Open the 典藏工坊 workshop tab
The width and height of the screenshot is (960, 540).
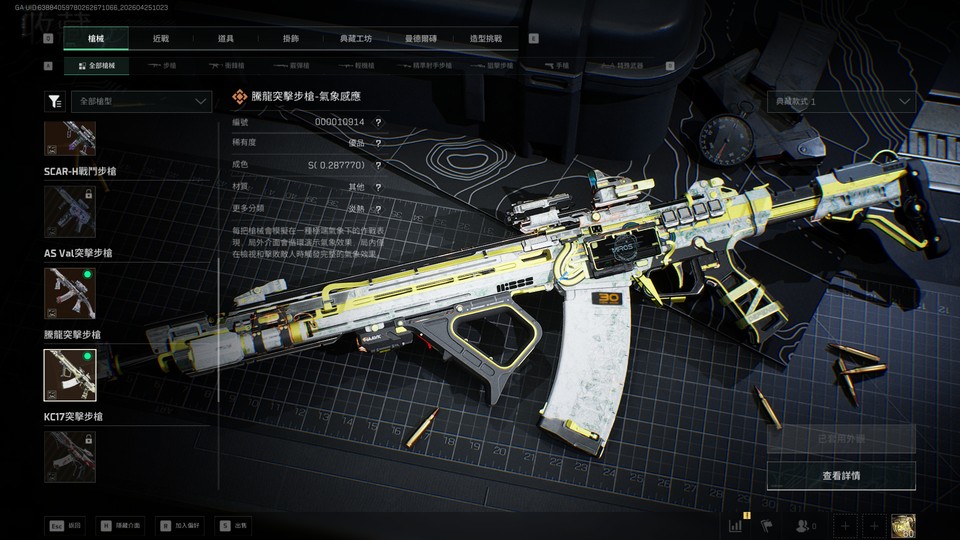coord(354,38)
